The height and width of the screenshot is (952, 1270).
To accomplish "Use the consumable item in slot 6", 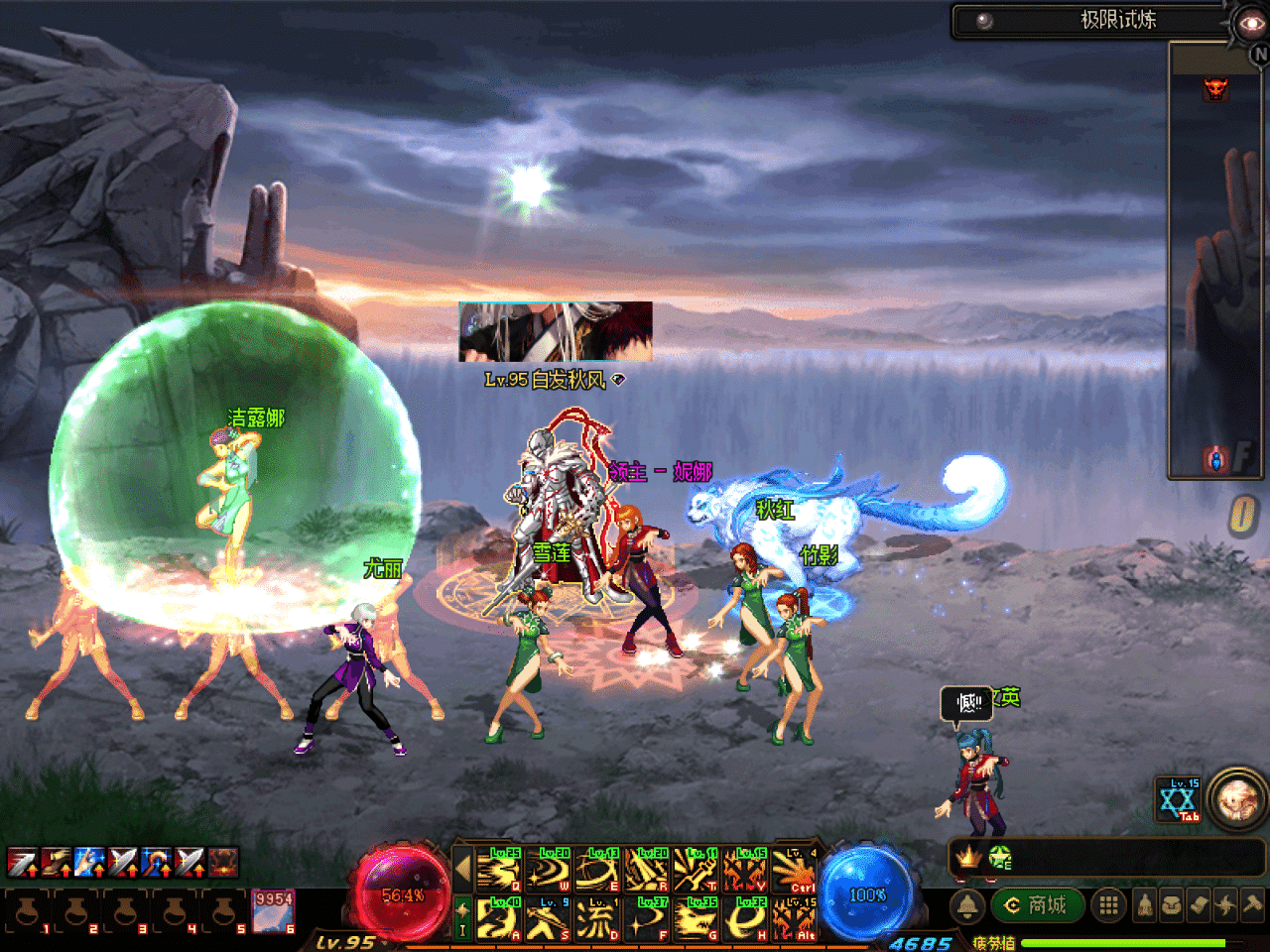I will click(273, 911).
